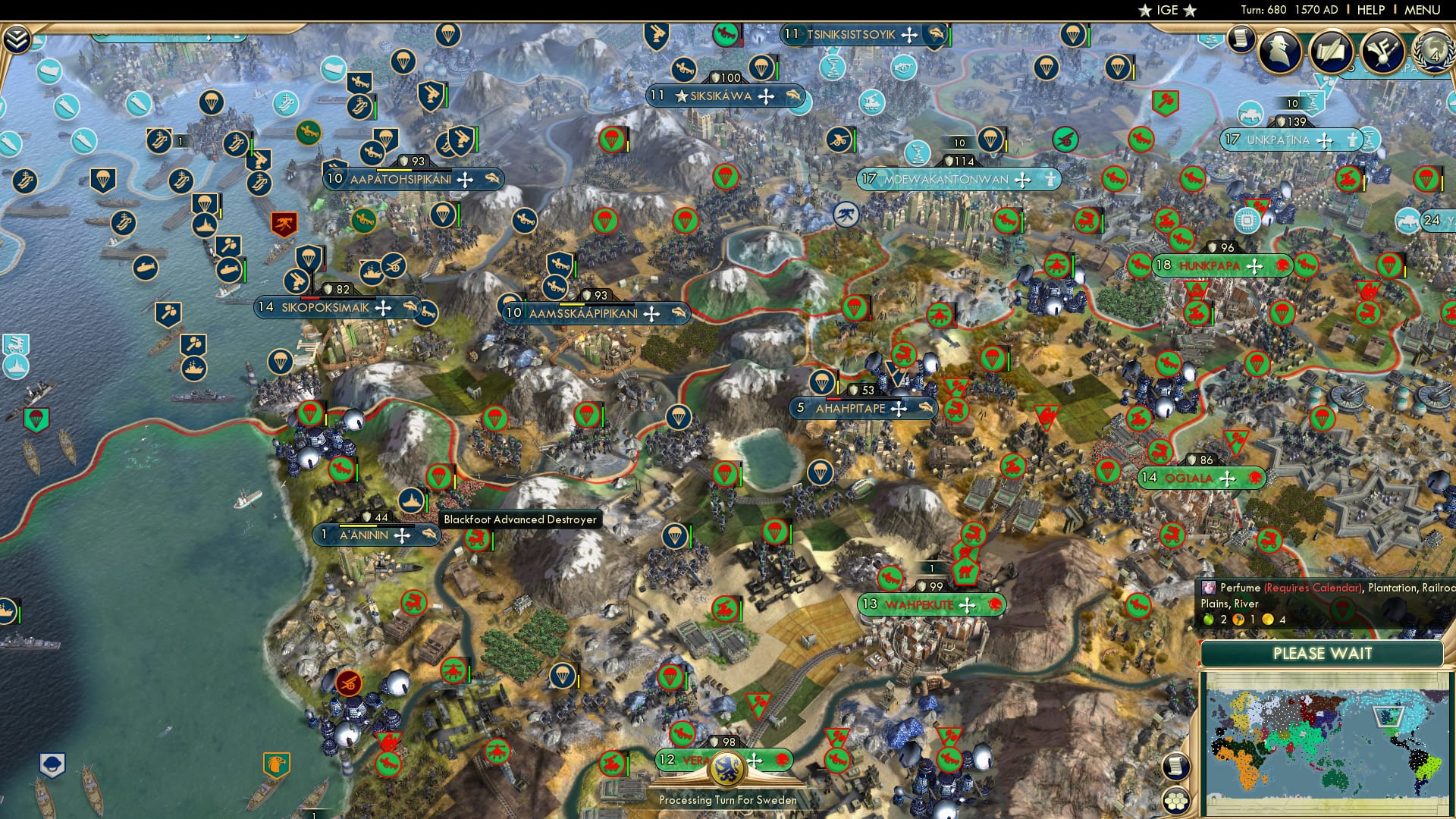This screenshot has height=819, width=1456.
Task: View the Mdewakantonwan city details
Action: (x=948, y=180)
